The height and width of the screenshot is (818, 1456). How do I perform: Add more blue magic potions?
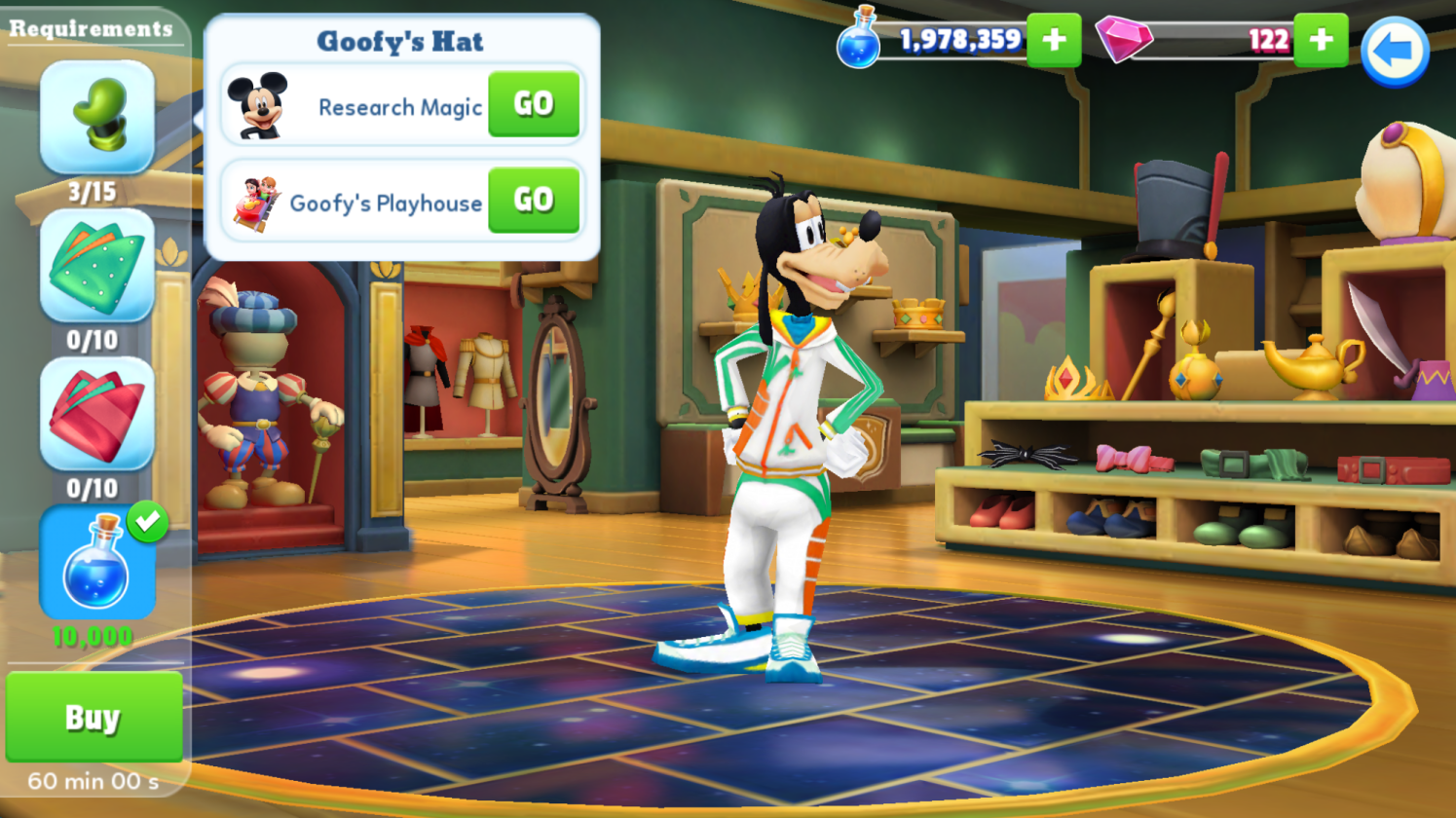(x=1054, y=40)
